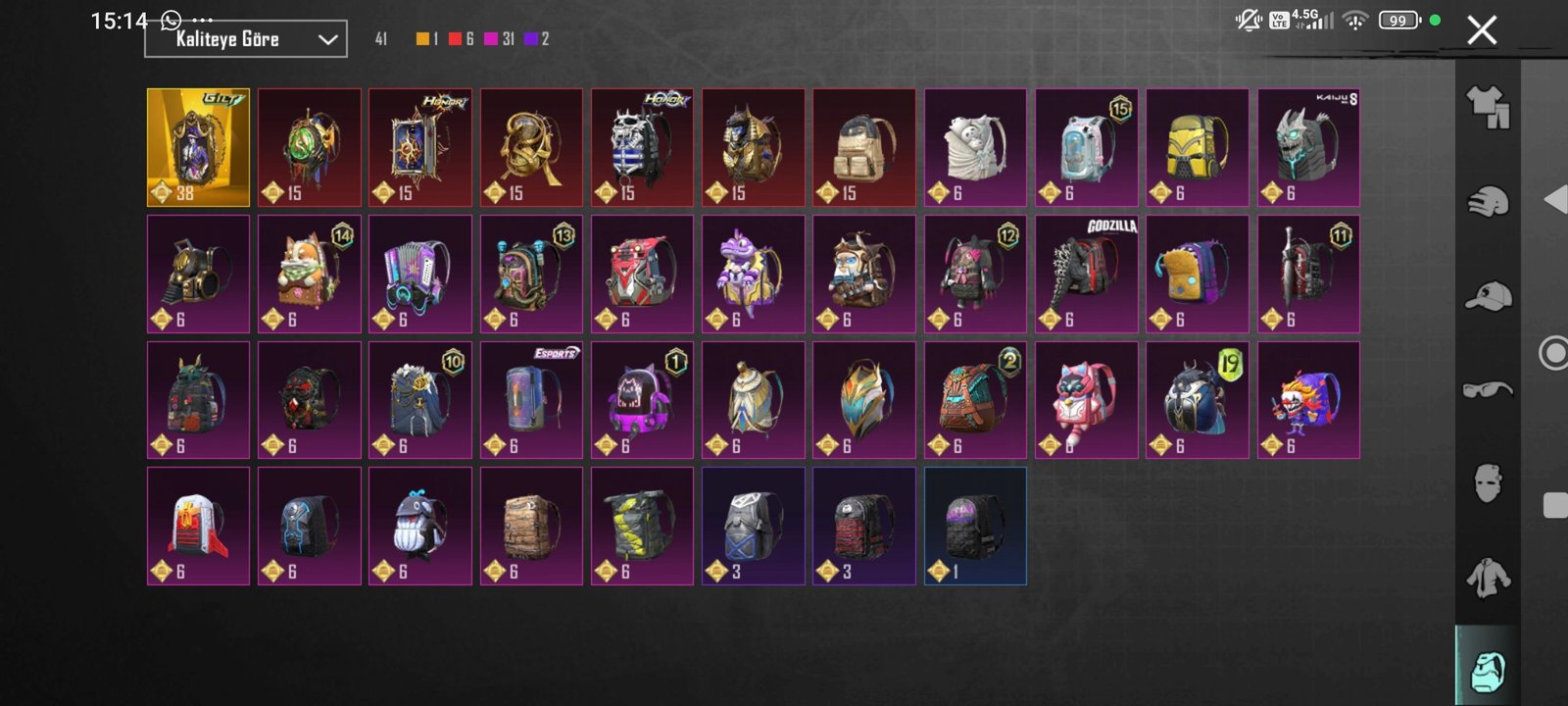This screenshot has height=706, width=1568.
Task: Select the accordion-style backpack
Action: pyautogui.click(x=420, y=274)
